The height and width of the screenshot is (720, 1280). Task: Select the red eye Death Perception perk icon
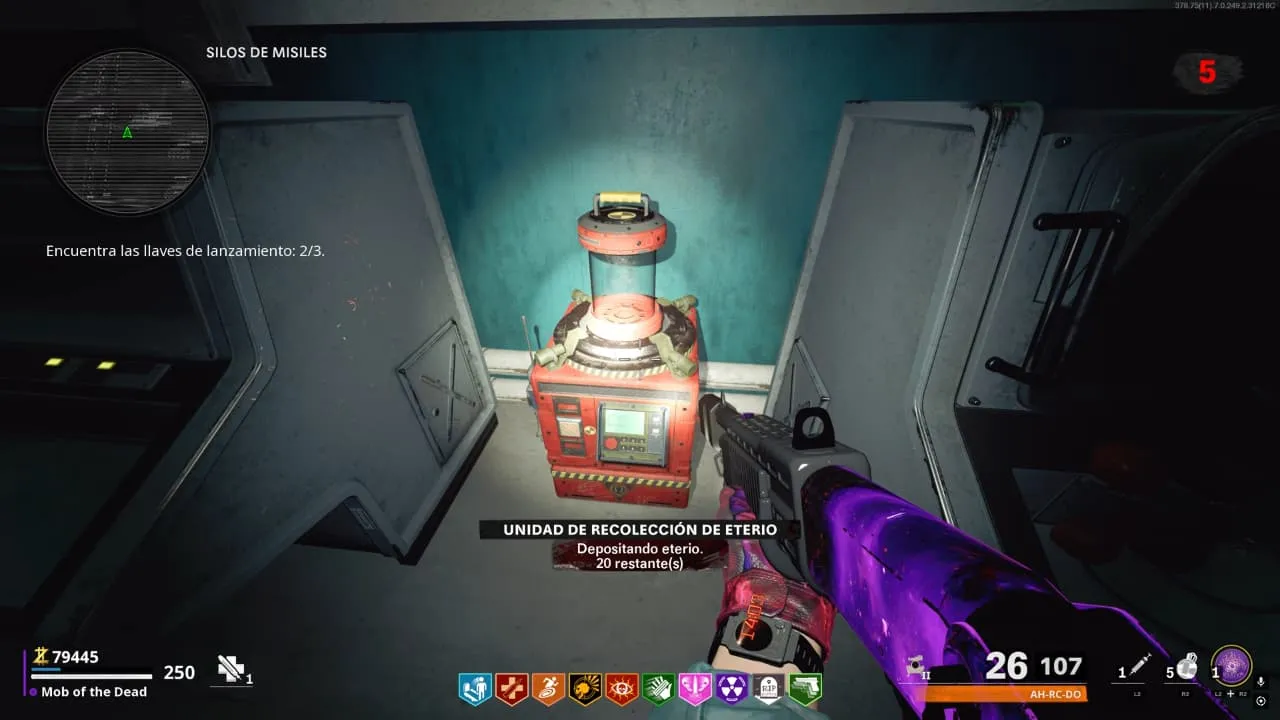tap(622, 688)
